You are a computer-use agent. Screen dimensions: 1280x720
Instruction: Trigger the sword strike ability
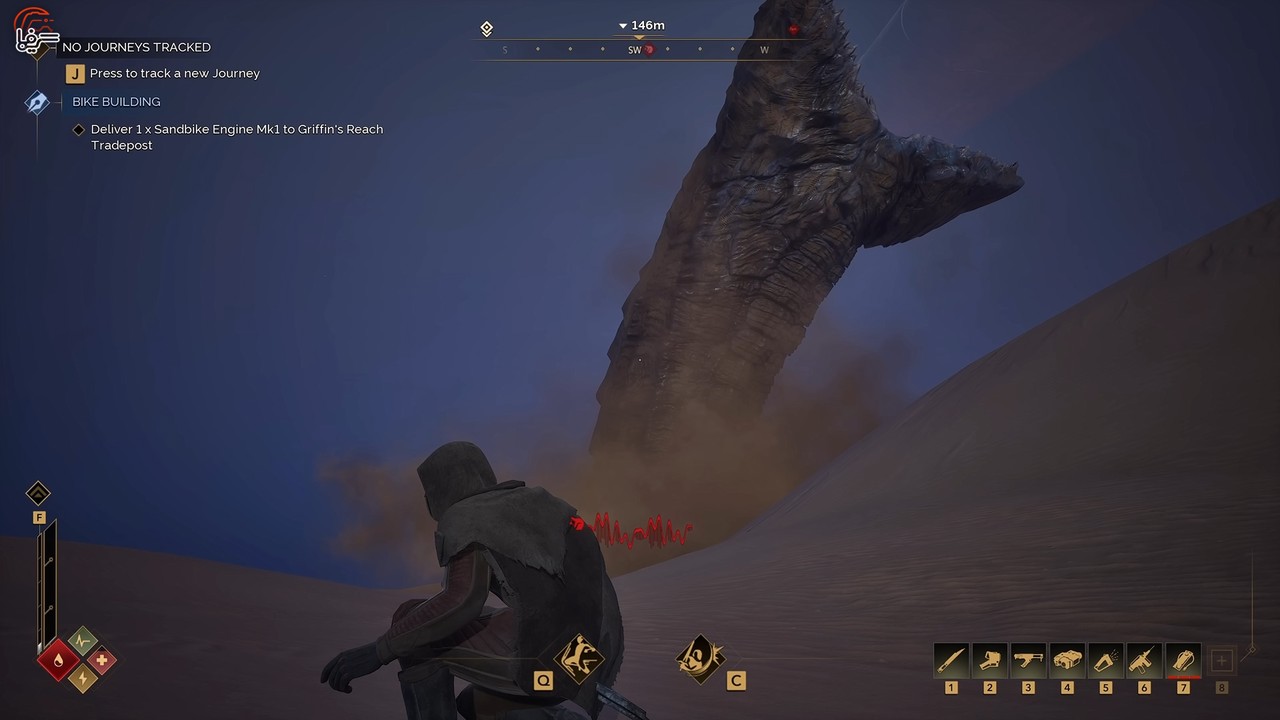click(x=700, y=659)
